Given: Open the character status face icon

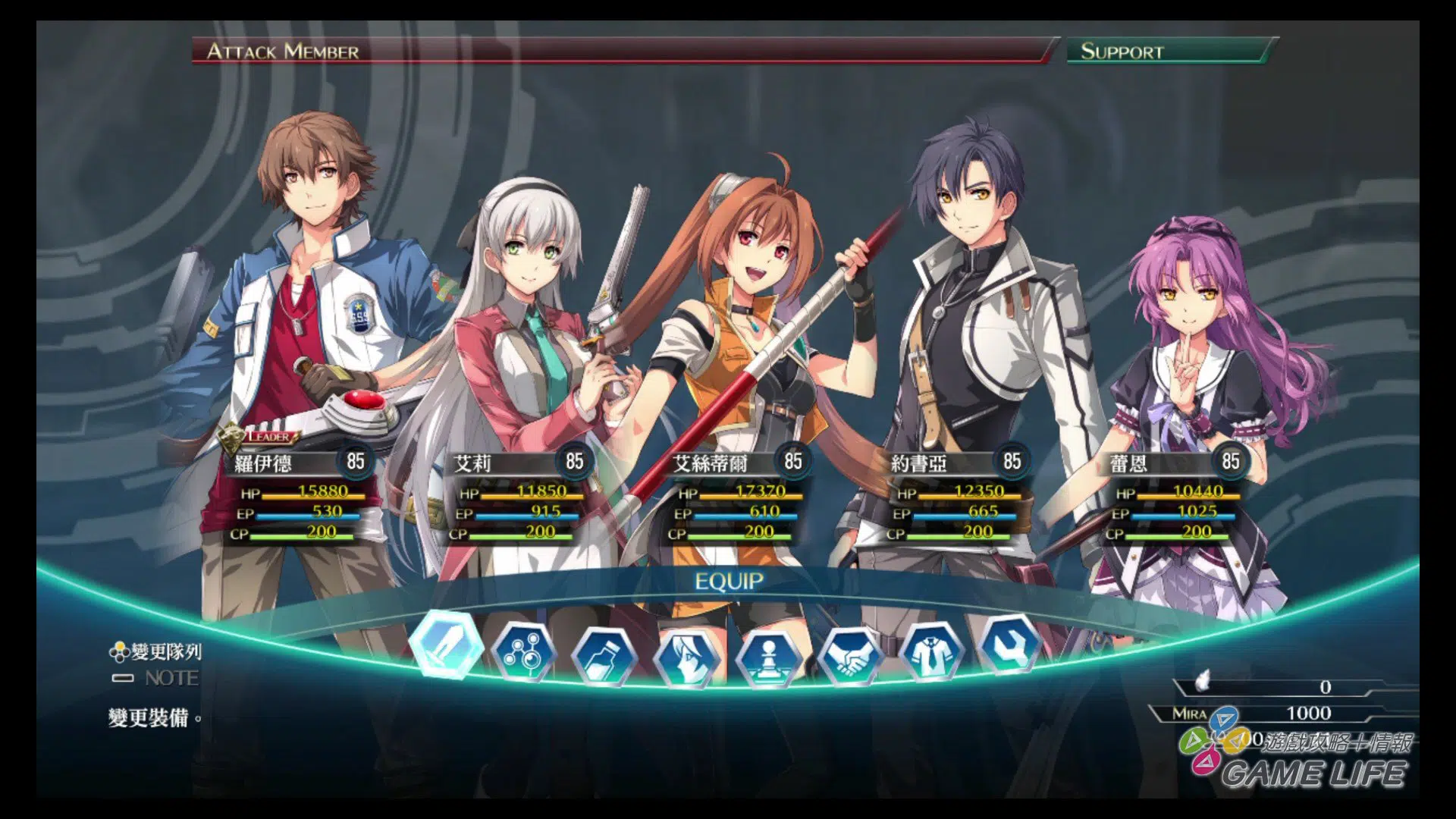Looking at the screenshot, I should point(687,658).
